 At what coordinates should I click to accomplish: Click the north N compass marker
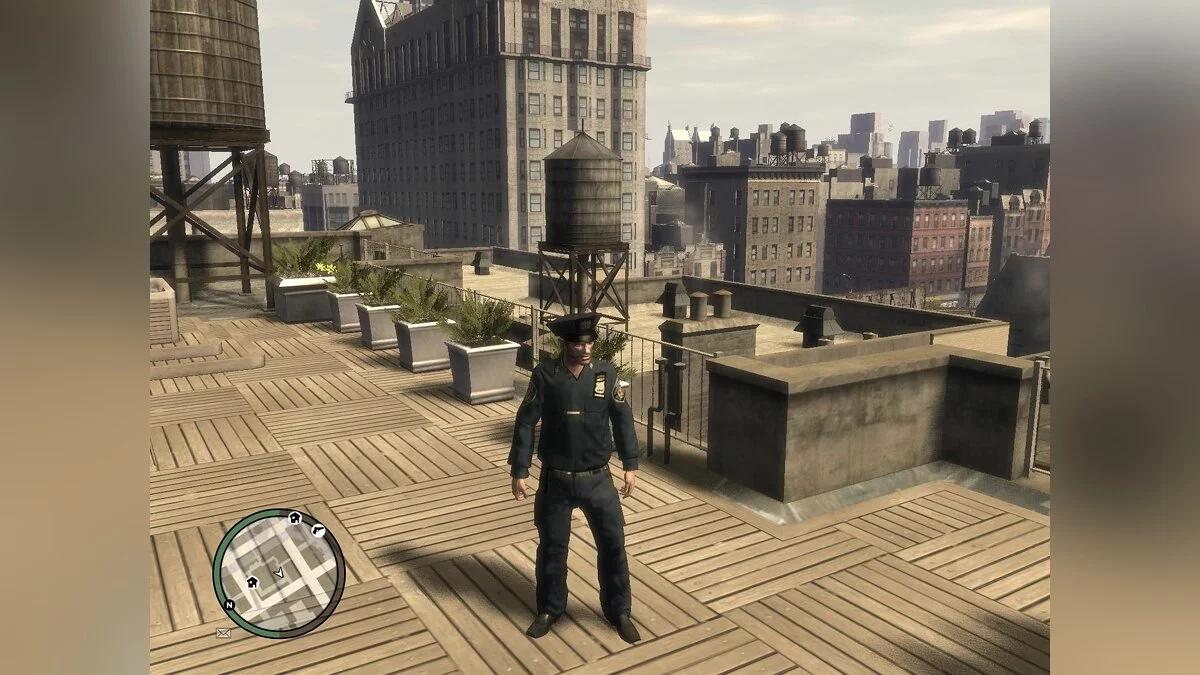click(229, 606)
